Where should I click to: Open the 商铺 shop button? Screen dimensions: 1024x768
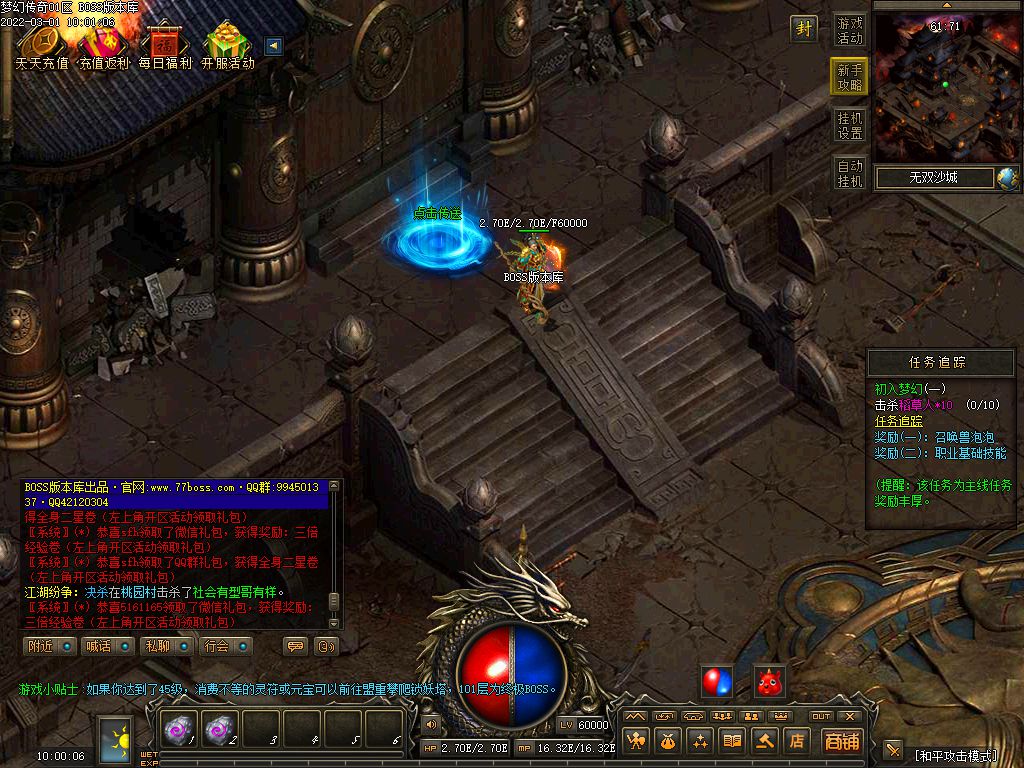(842, 741)
